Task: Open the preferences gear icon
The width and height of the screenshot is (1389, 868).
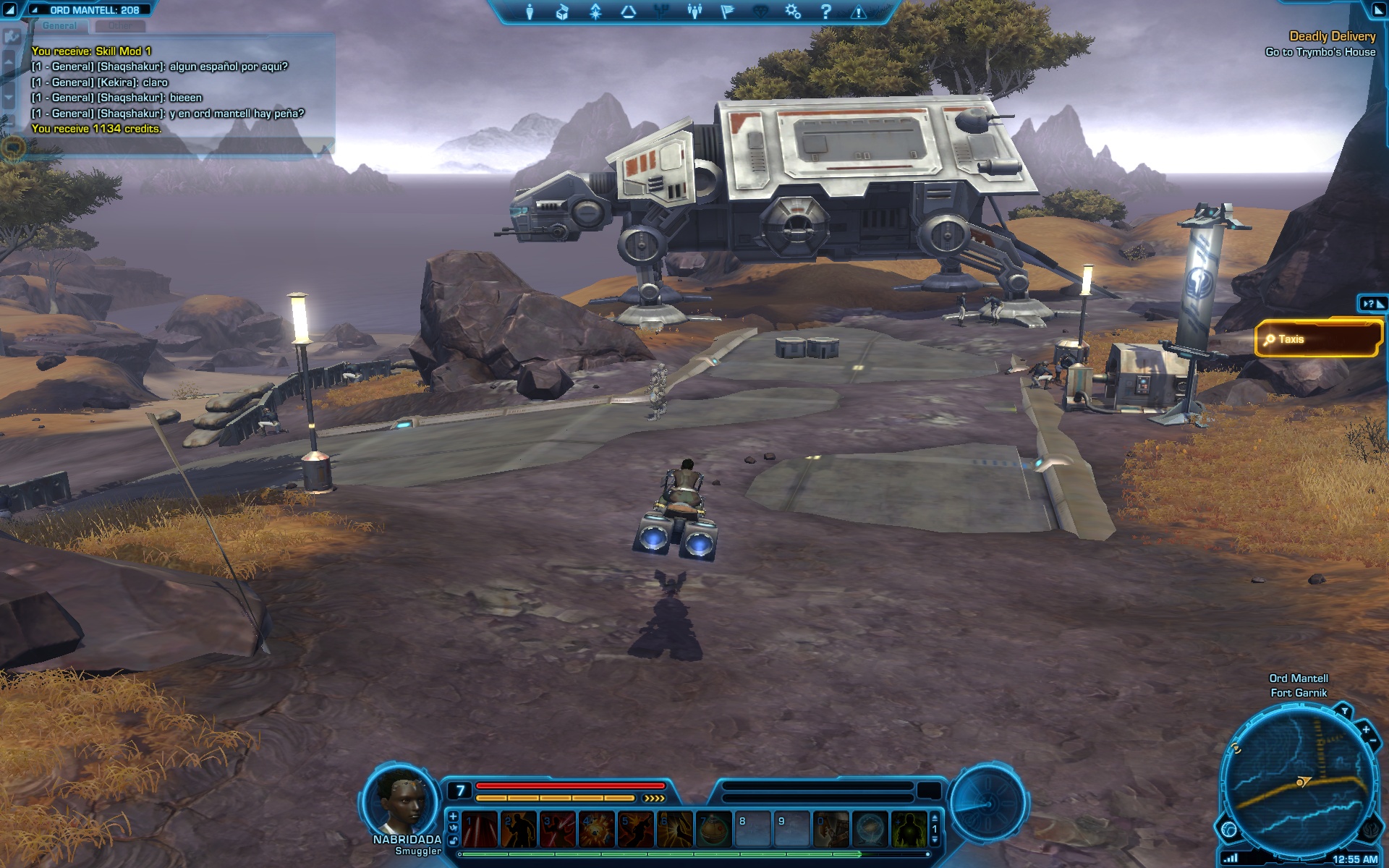Action: coord(793,12)
